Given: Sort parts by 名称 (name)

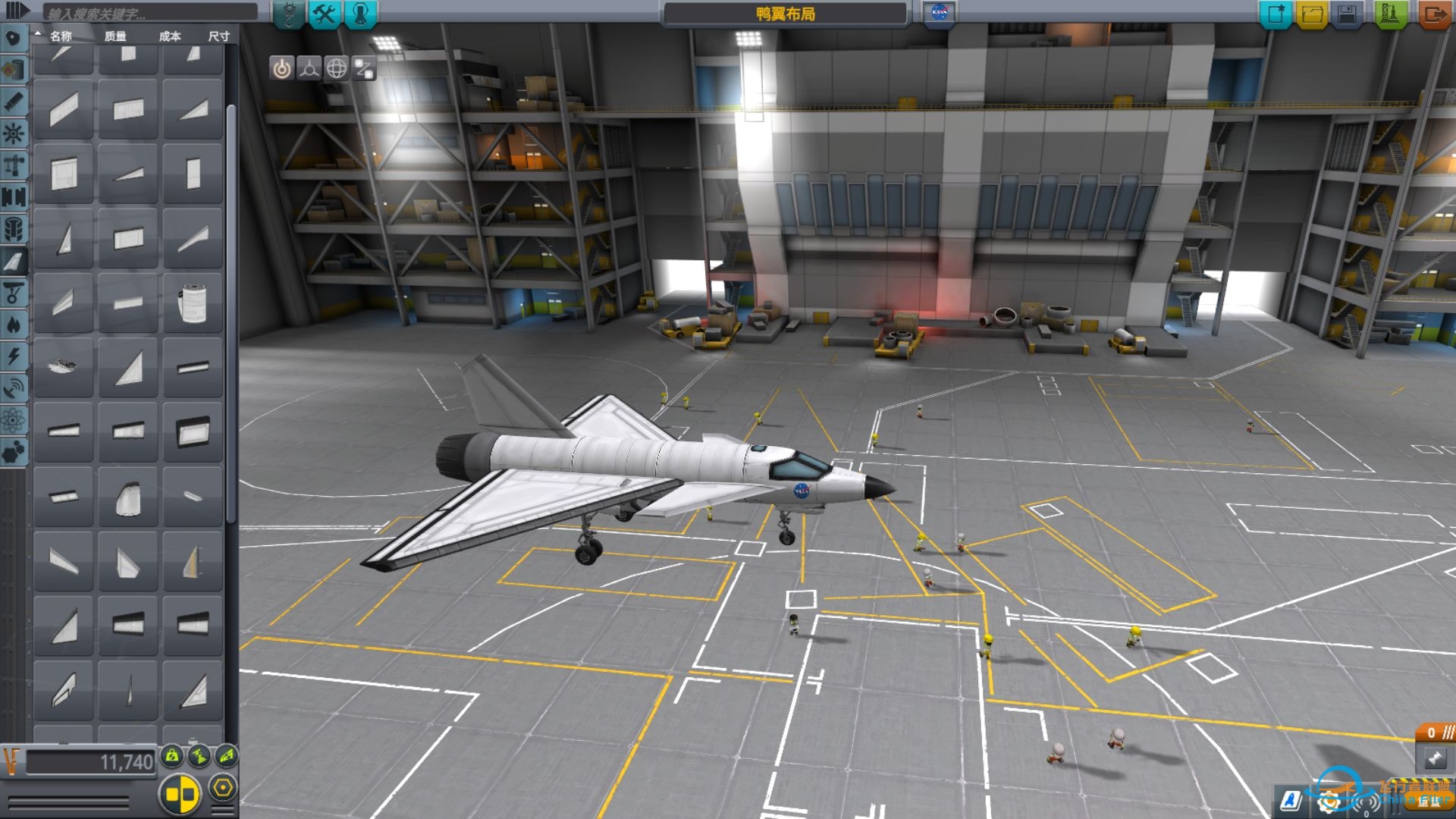Looking at the screenshot, I should coord(61,36).
